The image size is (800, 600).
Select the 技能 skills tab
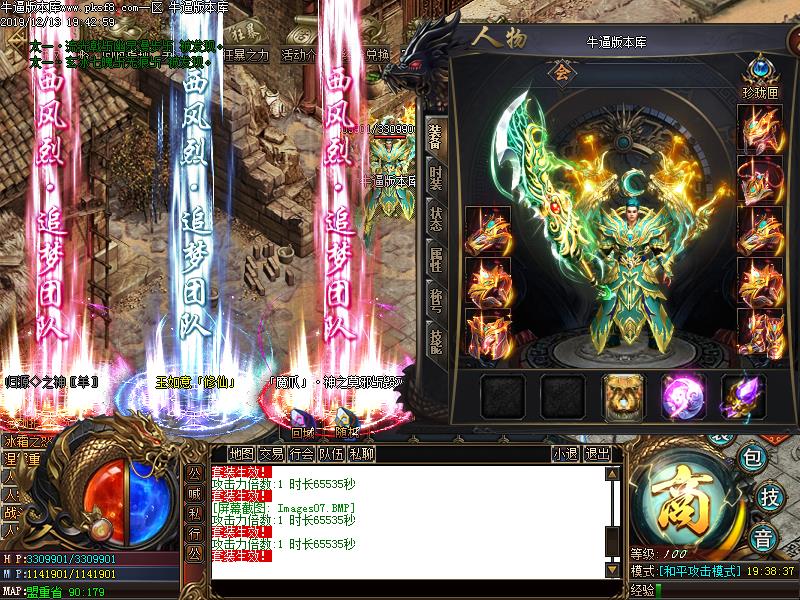[435, 343]
